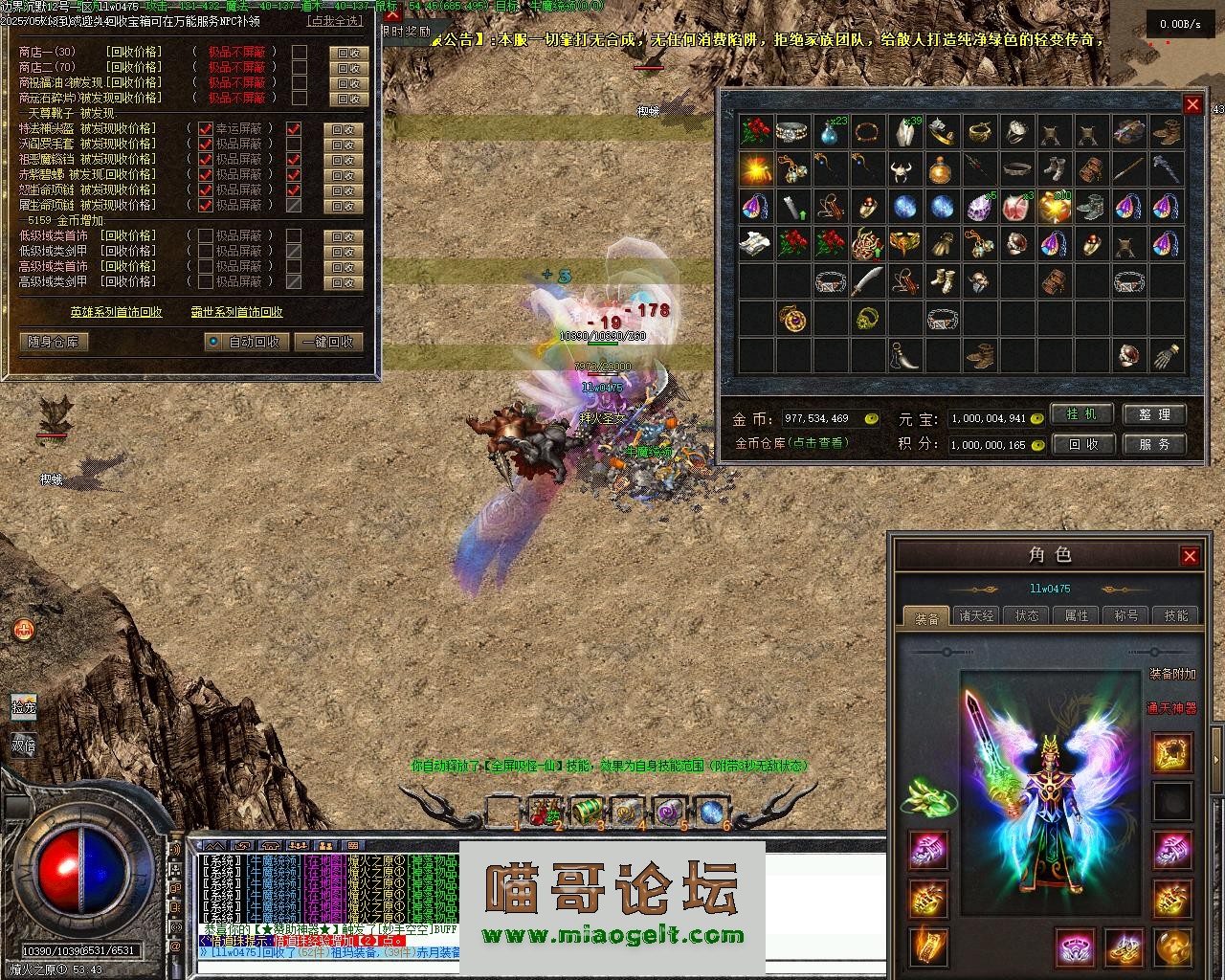Switch to the 诸天经 tab

[x=977, y=615]
